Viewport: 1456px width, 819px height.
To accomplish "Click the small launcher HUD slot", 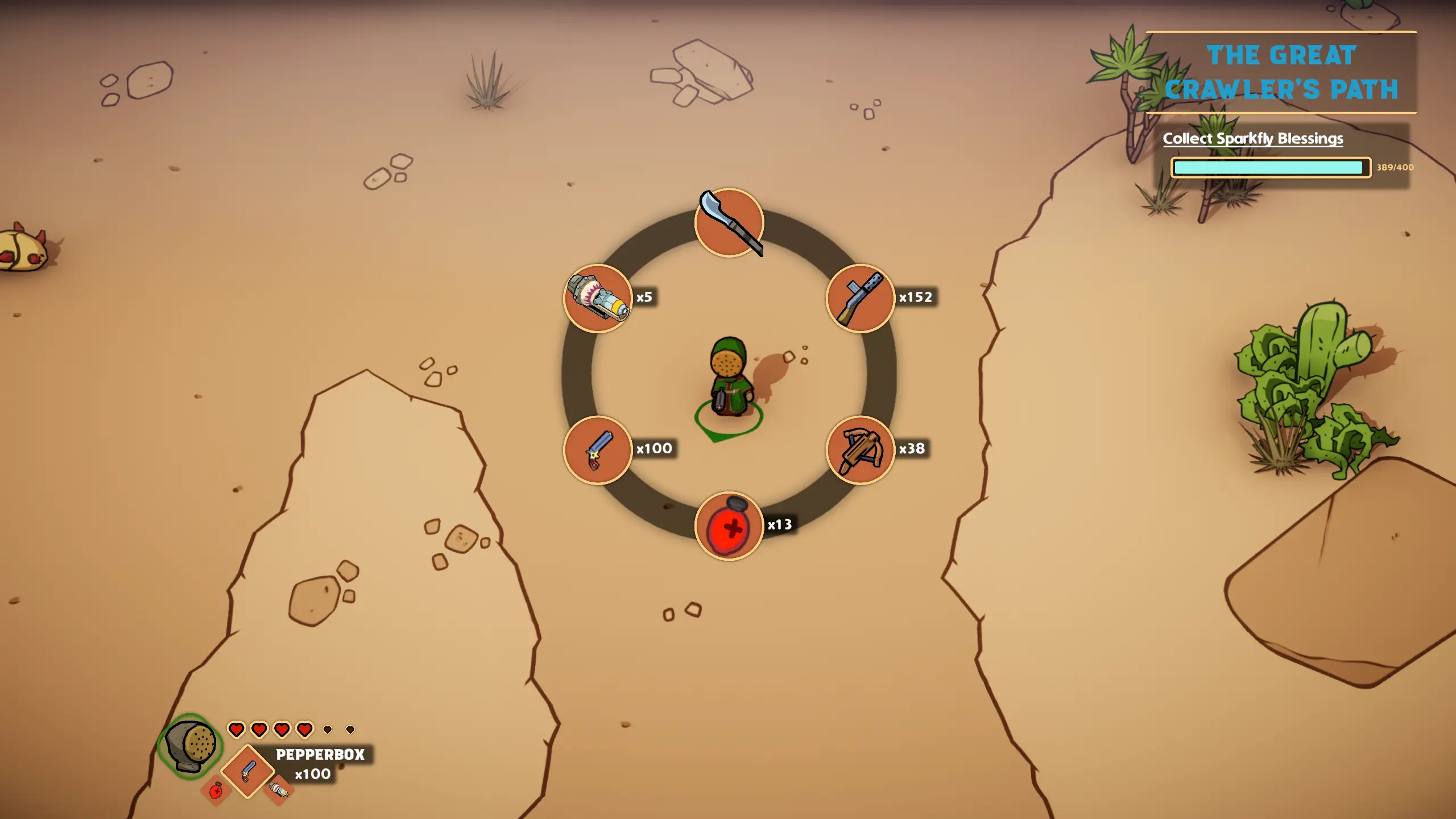I will tap(279, 789).
